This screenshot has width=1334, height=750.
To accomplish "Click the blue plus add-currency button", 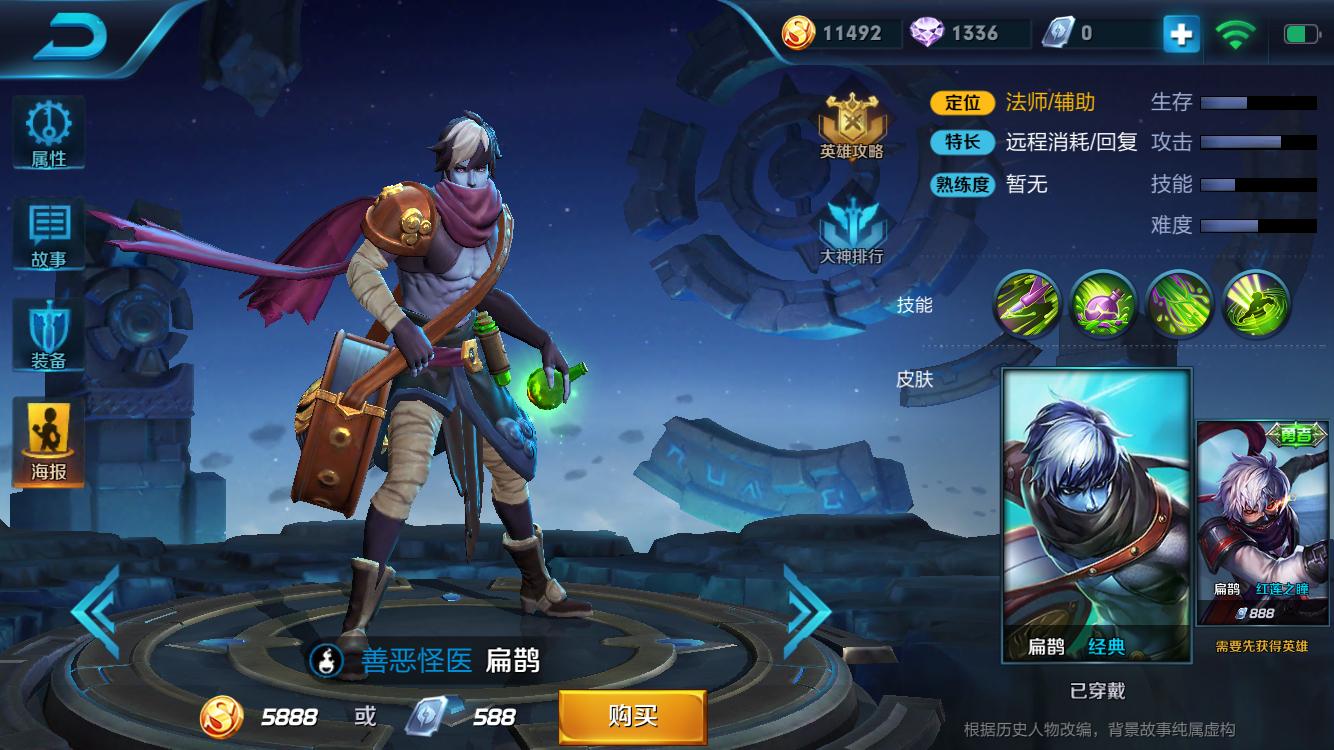I will click(1180, 34).
